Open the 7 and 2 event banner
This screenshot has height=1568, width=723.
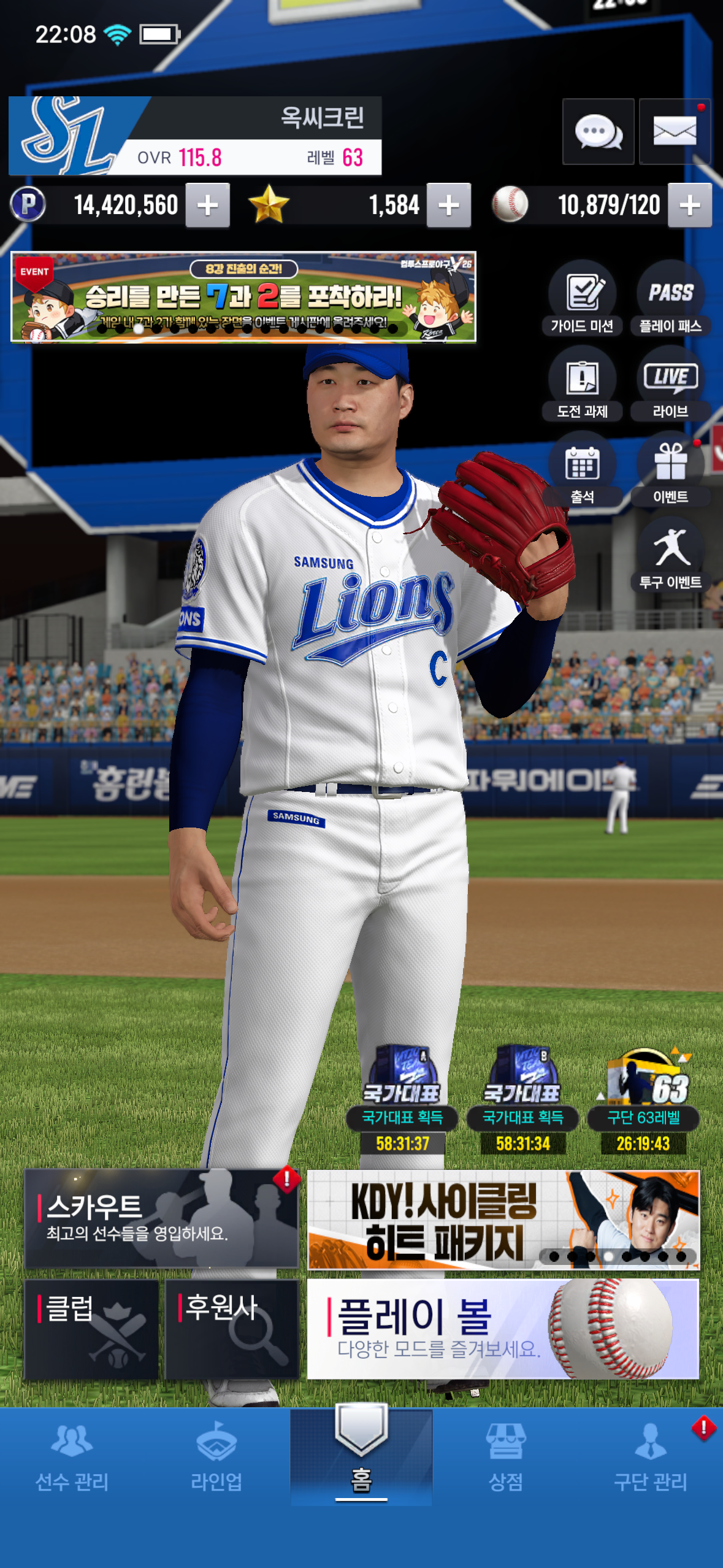tap(243, 297)
